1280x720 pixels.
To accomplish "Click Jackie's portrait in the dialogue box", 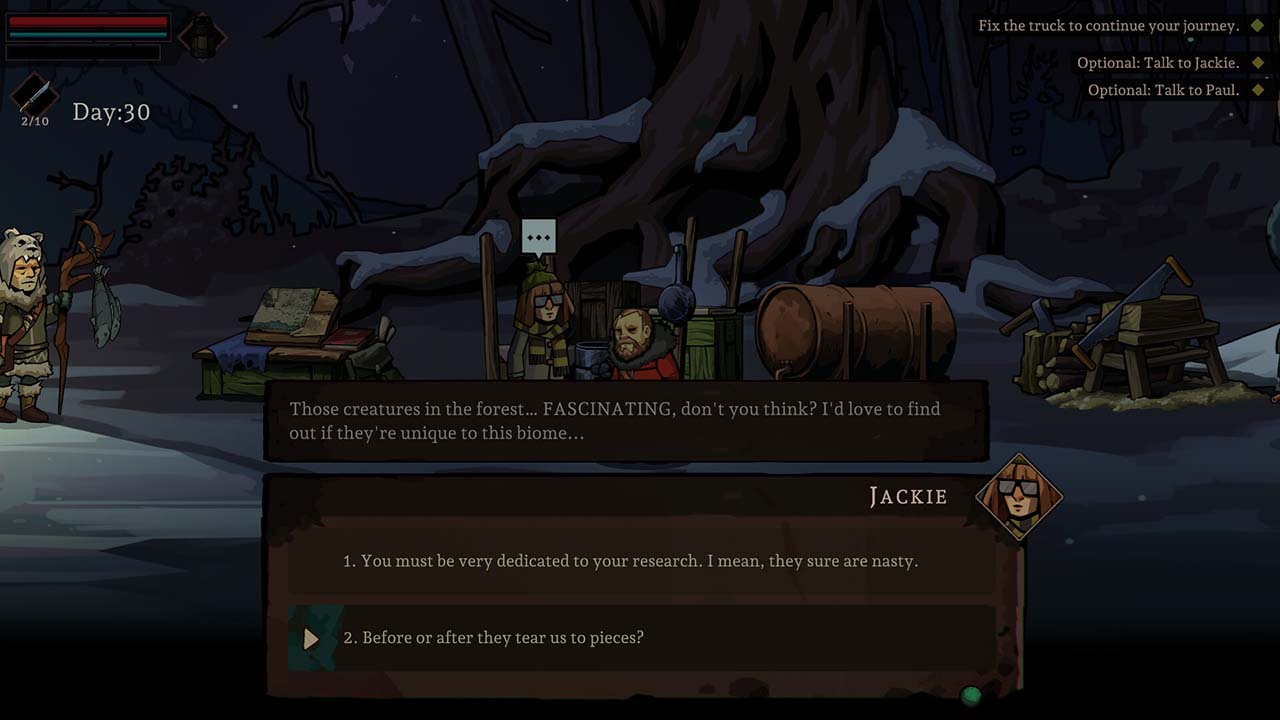I will [1018, 495].
